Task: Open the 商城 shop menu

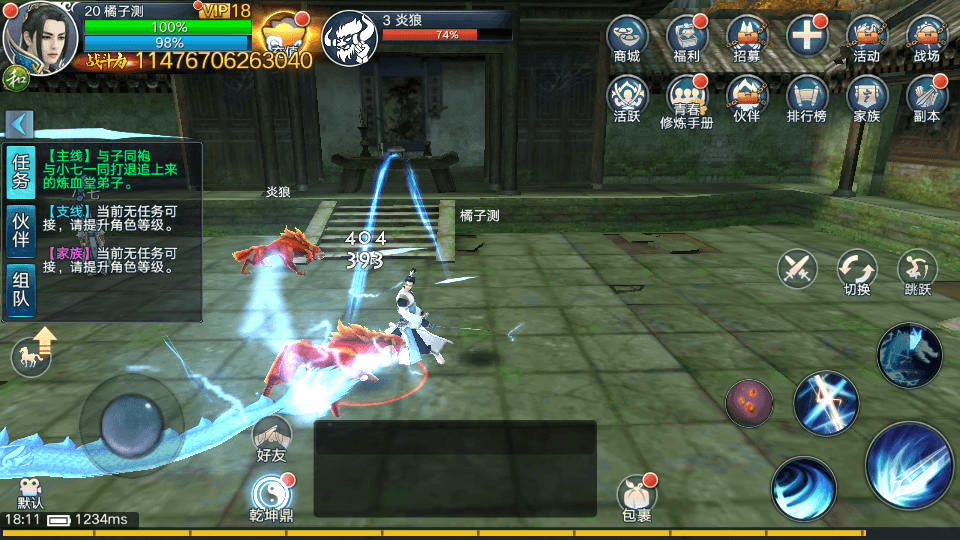Action: click(x=627, y=38)
